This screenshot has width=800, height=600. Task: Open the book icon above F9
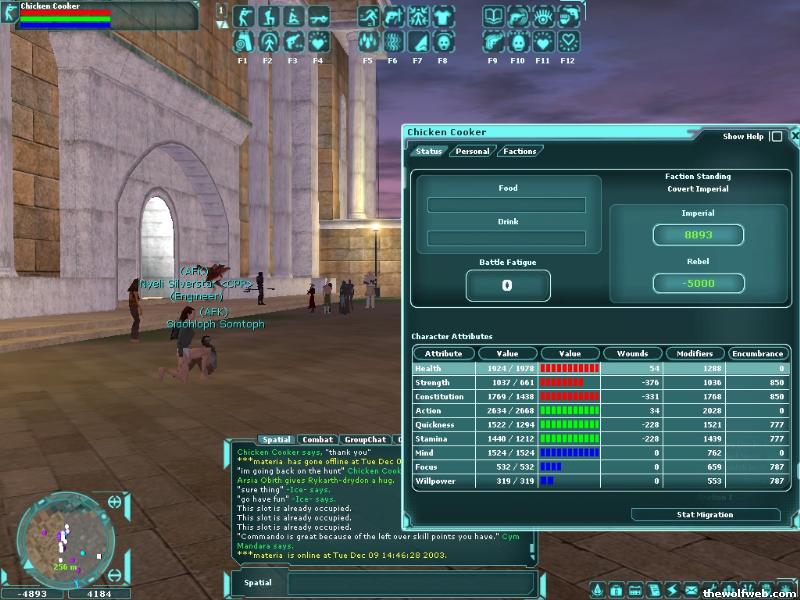click(493, 17)
